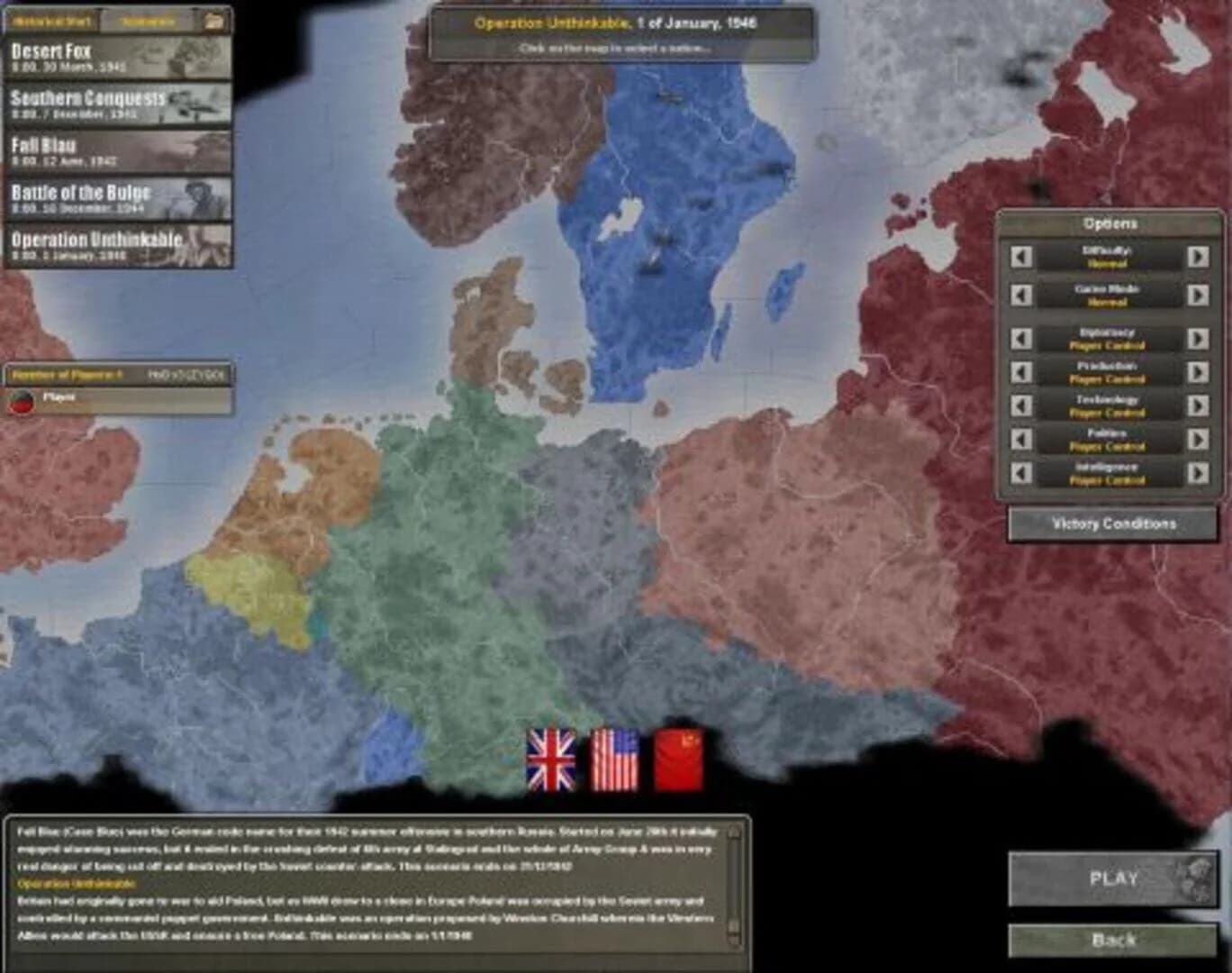Open the Victory Conditions panel

[x=1110, y=521]
